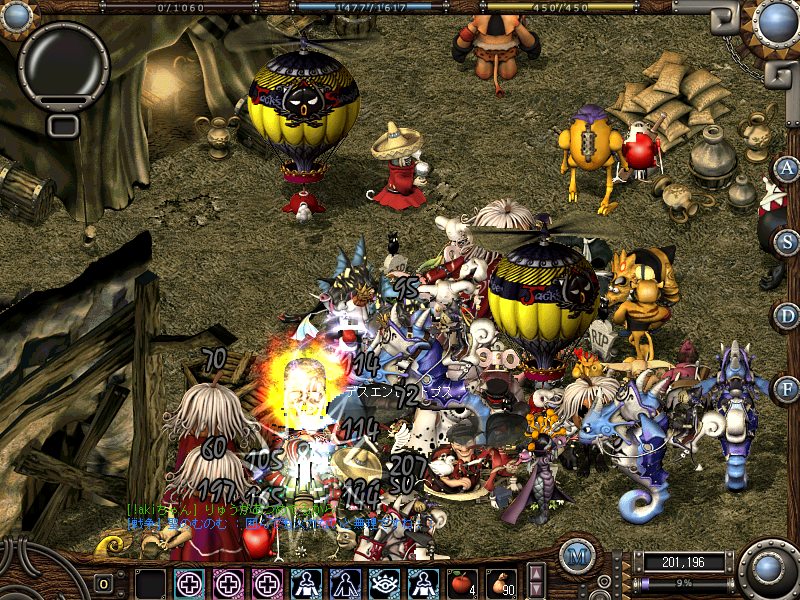This screenshot has height=600, width=800.
Task: Click the round S button
Action: pos(787,241)
